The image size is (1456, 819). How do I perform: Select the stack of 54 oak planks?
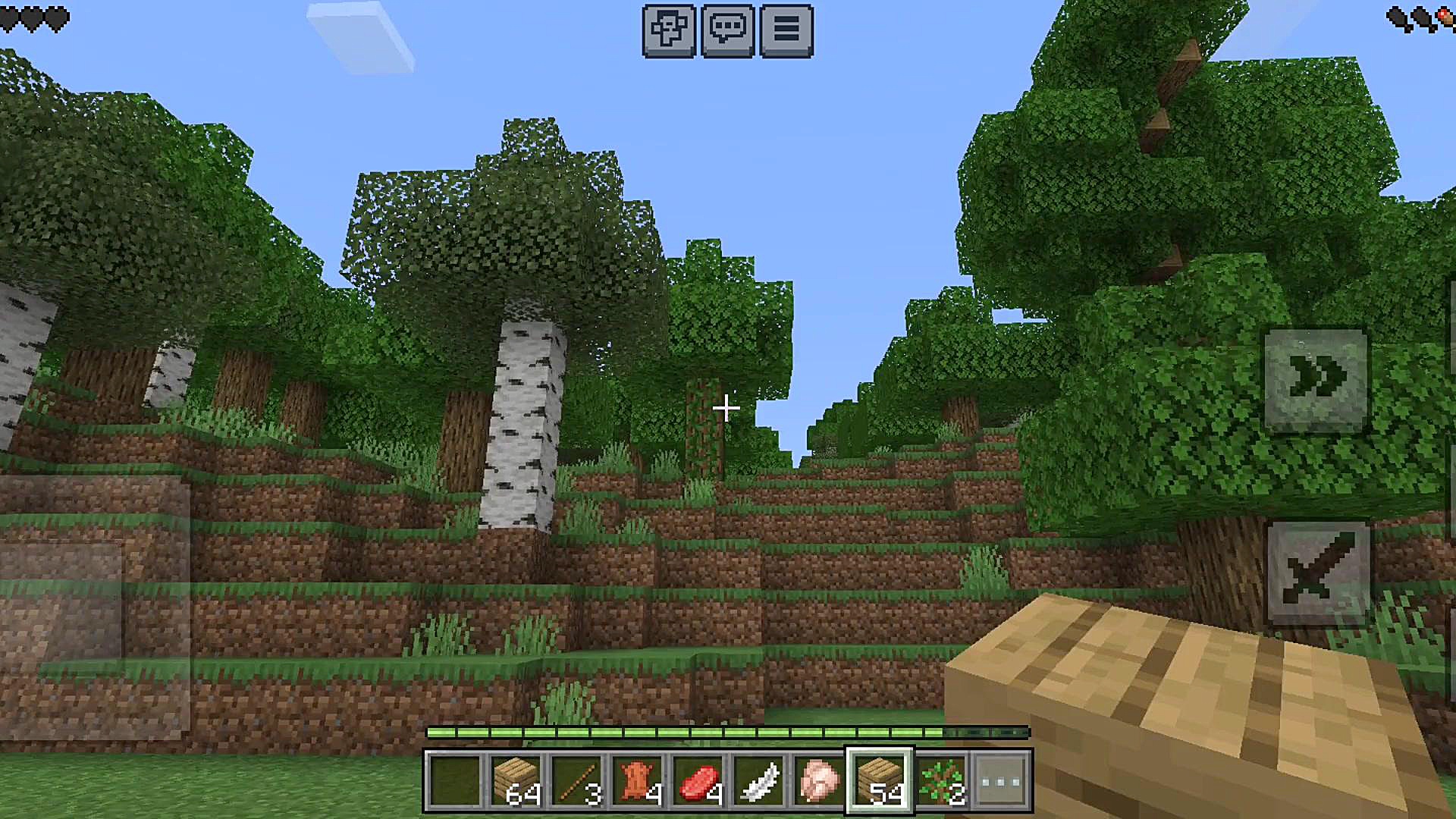click(x=880, y=780)
